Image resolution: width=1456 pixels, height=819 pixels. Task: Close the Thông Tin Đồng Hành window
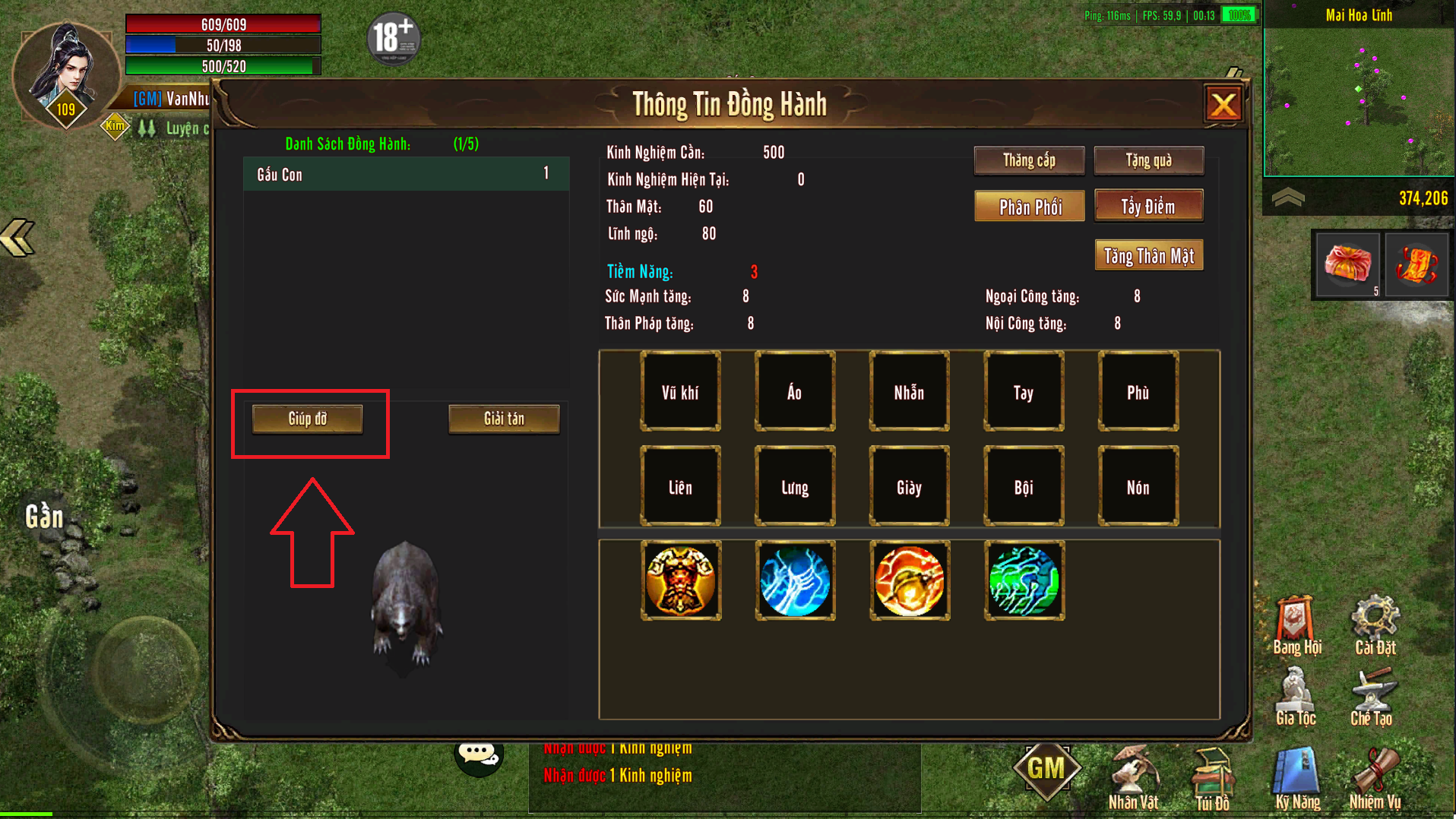pyautogui.click(x=1223, y=105)
